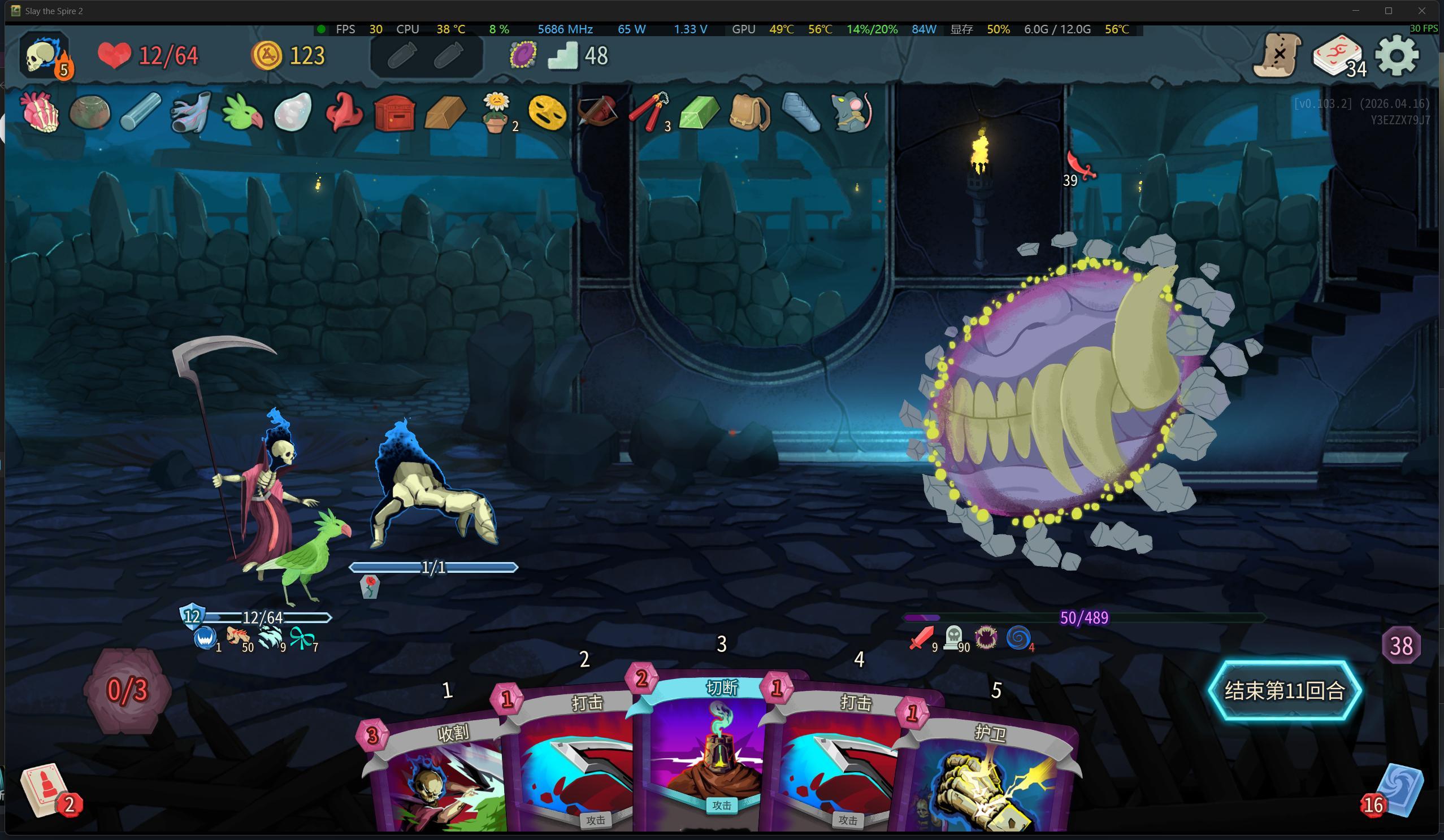Inspect the red mailbox relic
This screenshot has width=1444, height=840.
[x=395, y=113]
